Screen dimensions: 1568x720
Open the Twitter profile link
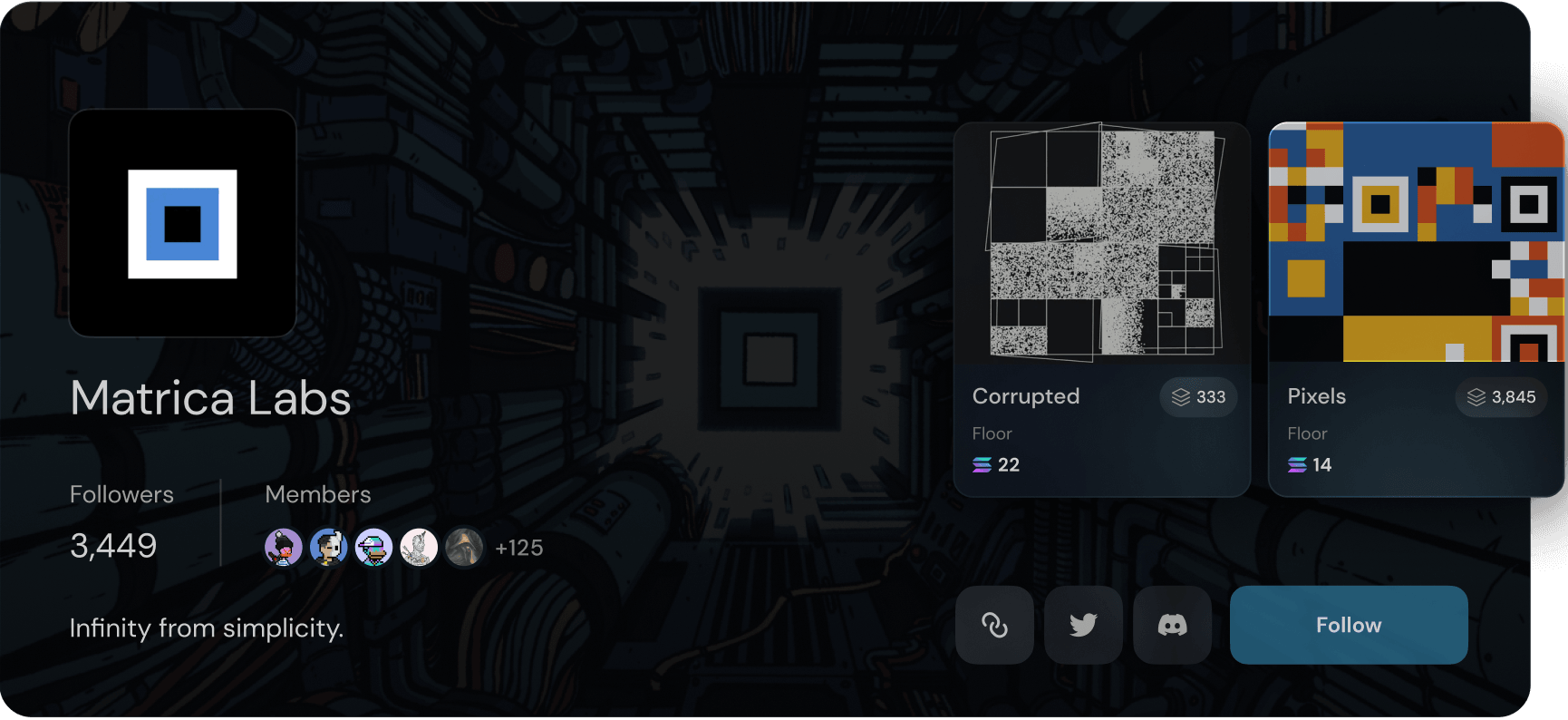pos(1083,625)
